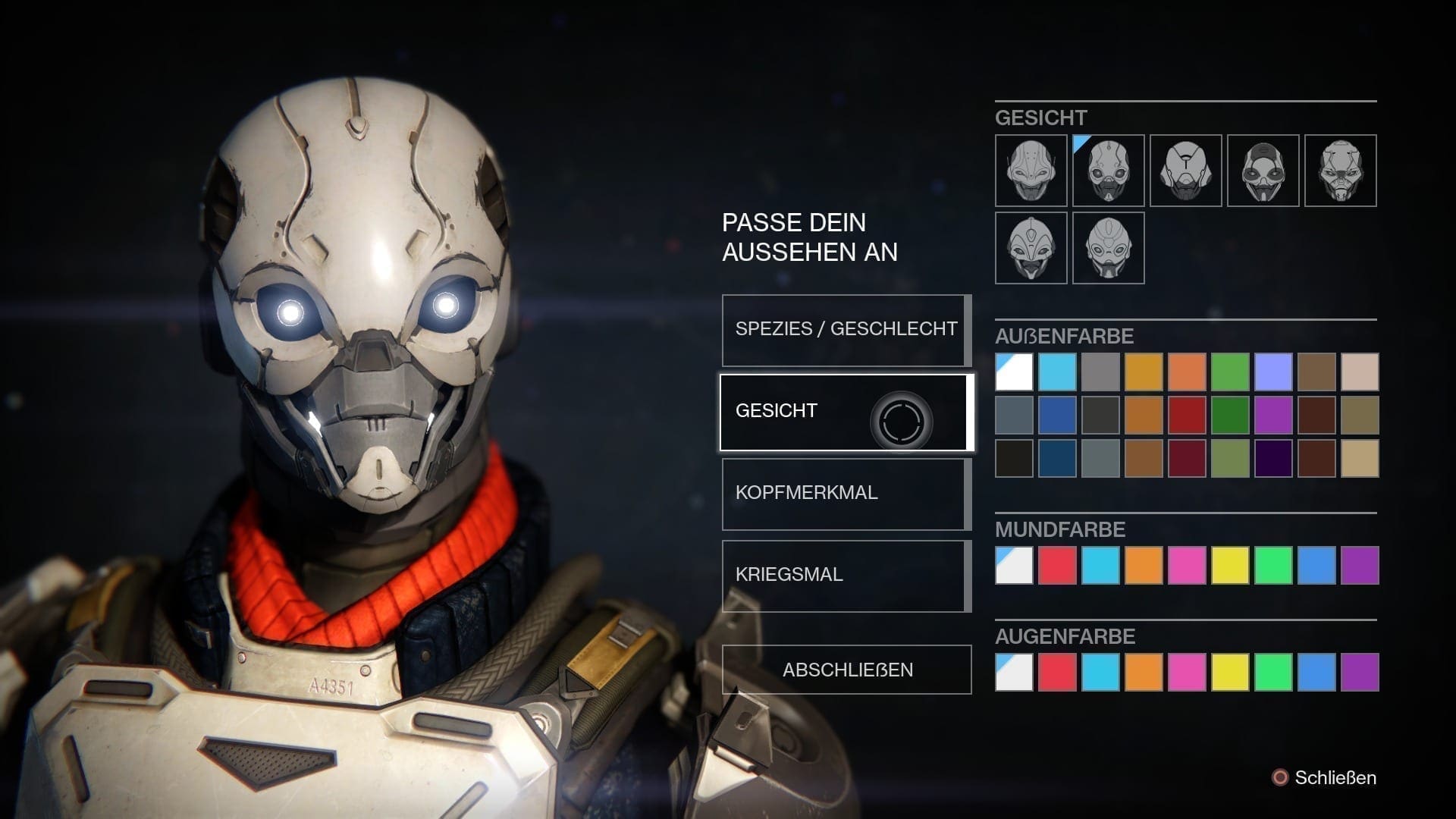Set Mundfarbe to red
Screen dimensions: 1456x819
[1057, 565]
